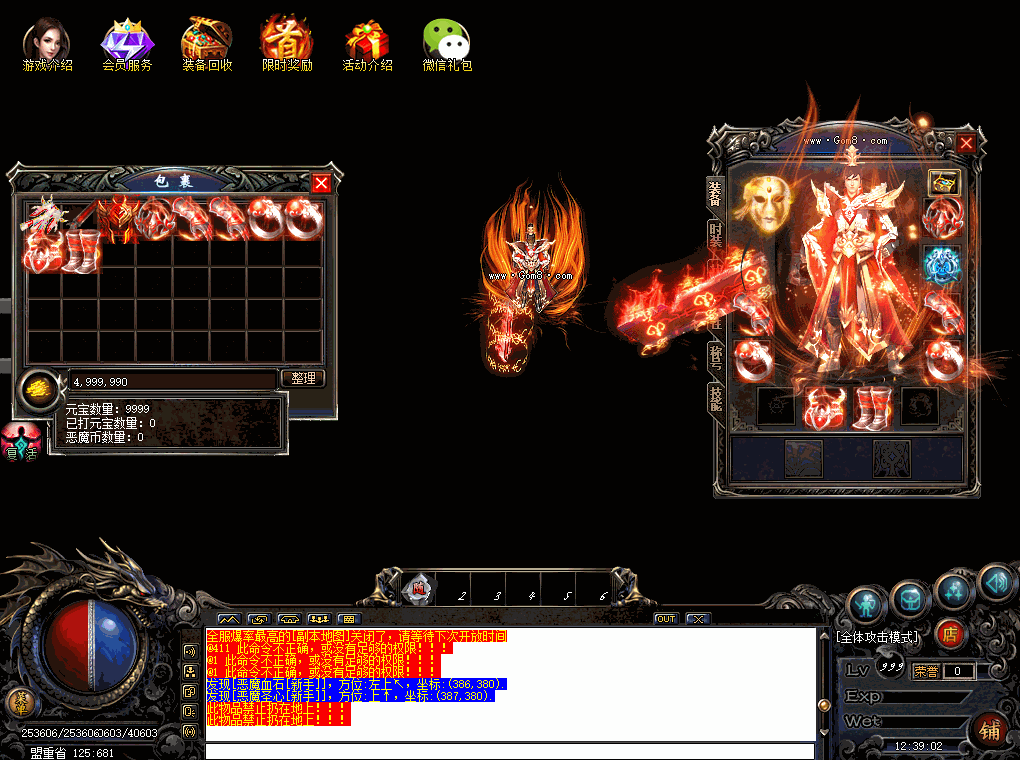Open the 店 shop button
1020x760 pixels.
[951, 634]
